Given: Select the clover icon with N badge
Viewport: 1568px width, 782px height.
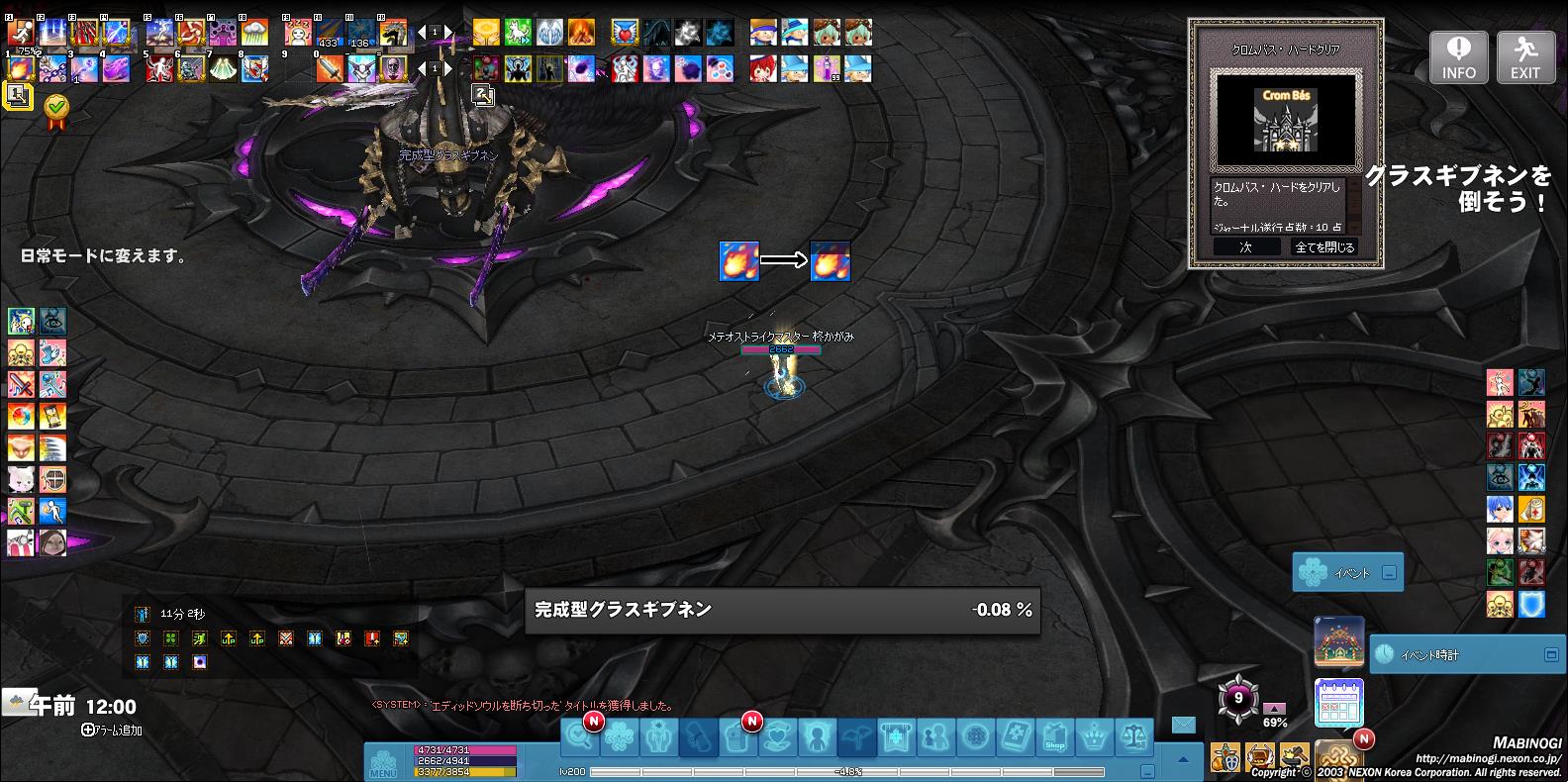Looking at the screenshot, I should [620, 737].
